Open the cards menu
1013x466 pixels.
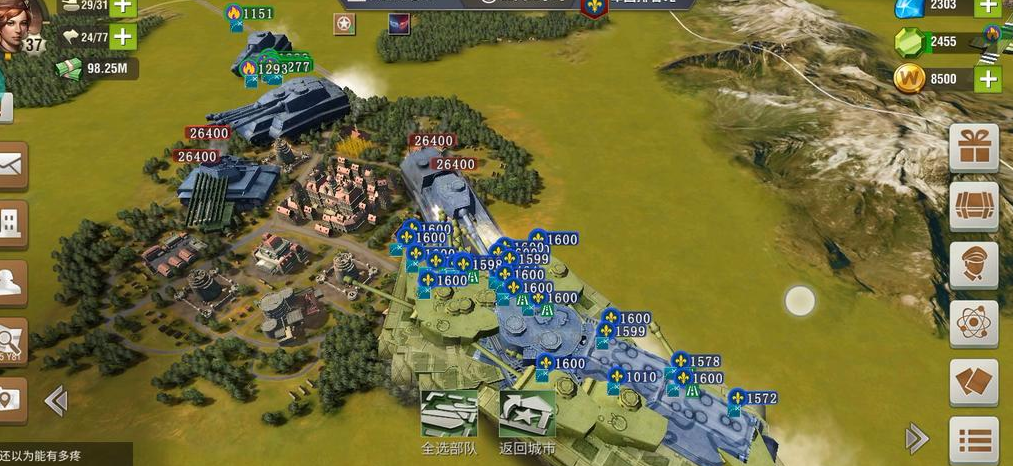pos(973,383)
